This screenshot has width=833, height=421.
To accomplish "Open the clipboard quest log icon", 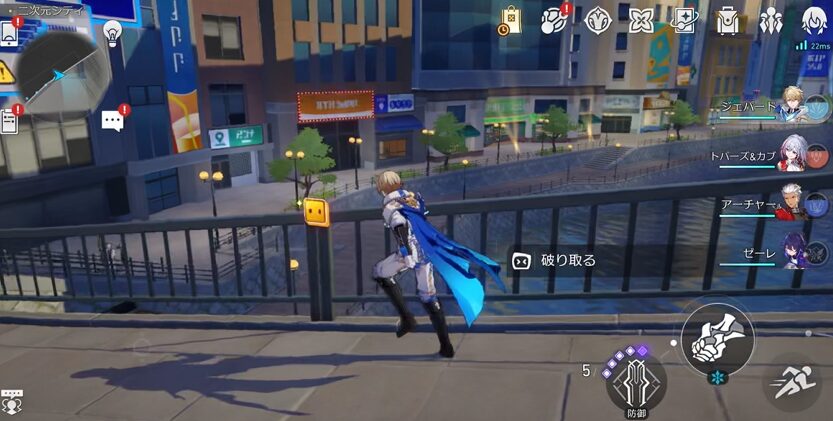I will click(x=10, y=121).
